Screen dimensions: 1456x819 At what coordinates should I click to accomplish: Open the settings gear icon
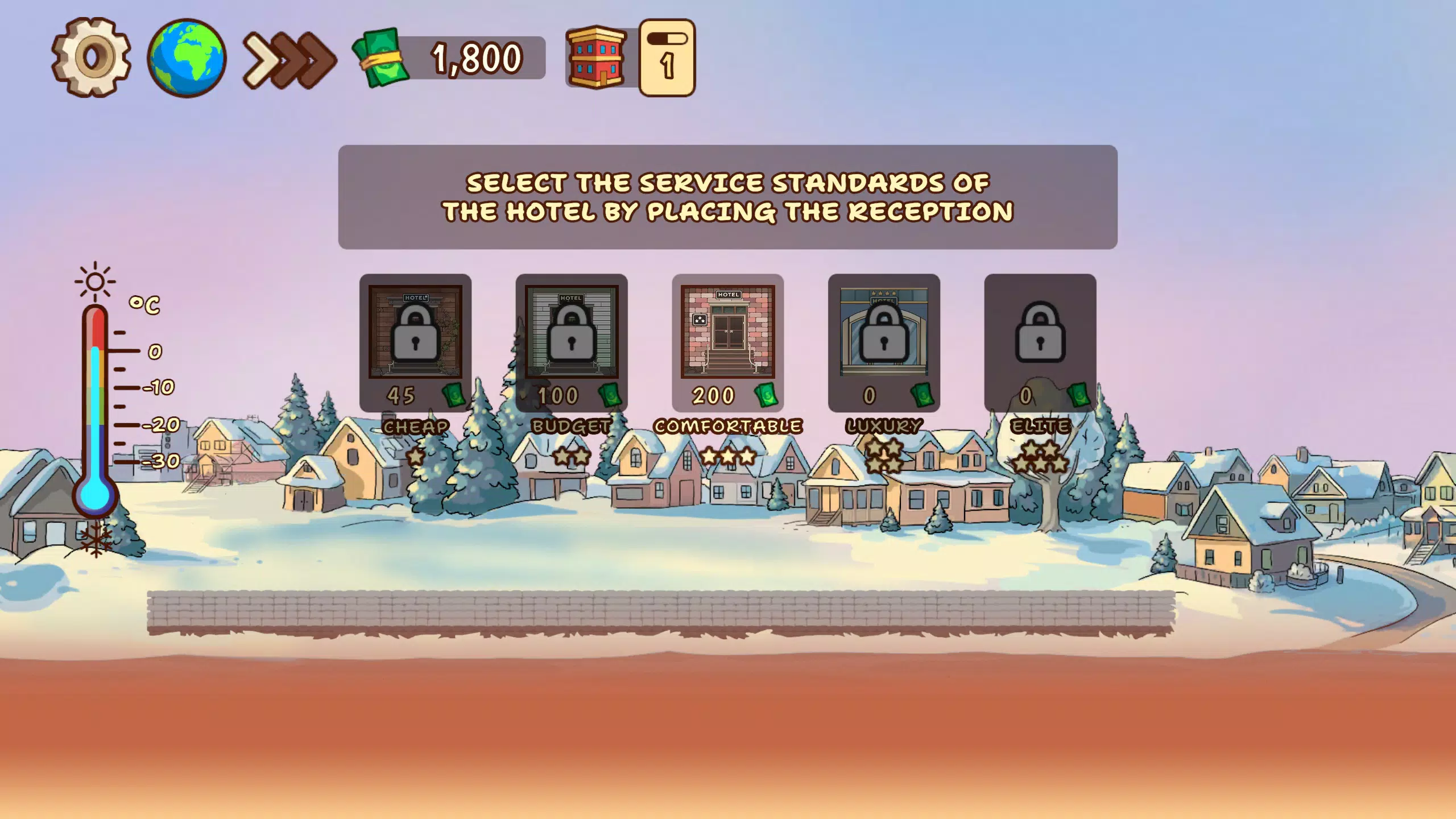pyautogui.click(x=91, y=58)
